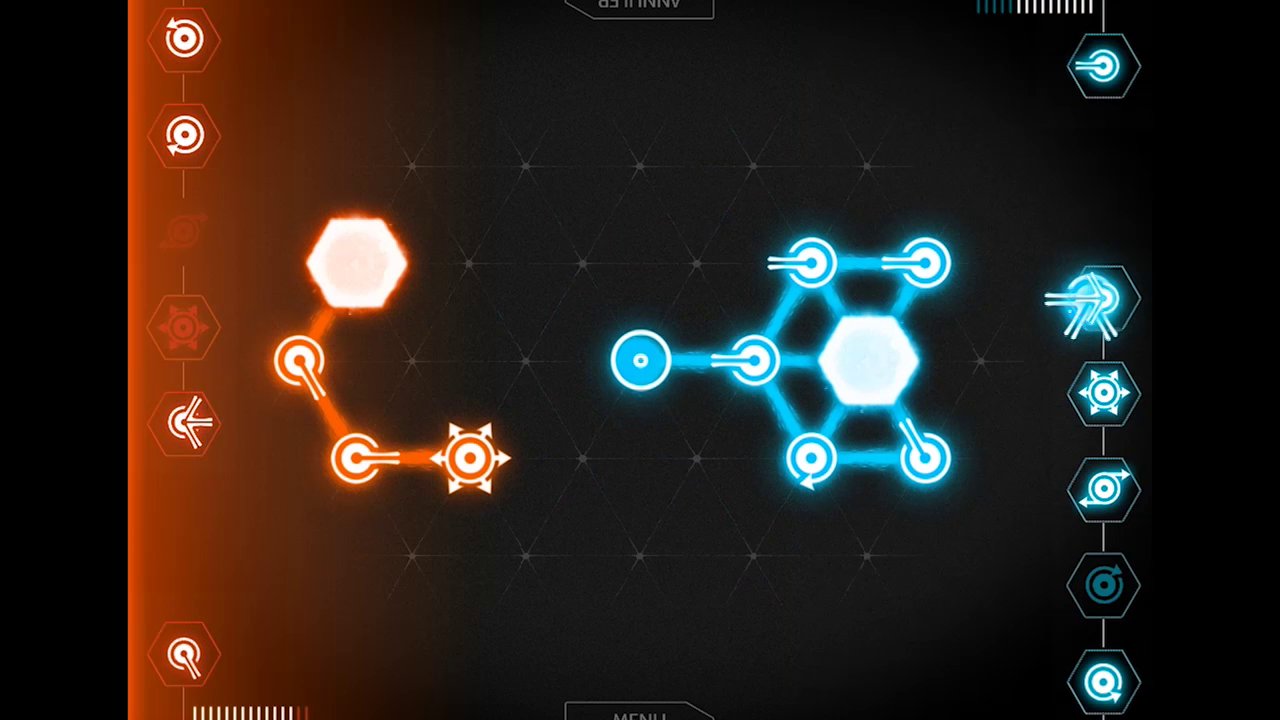Image resolution: width=1280 pixels, height=720 pixels.
Task: Select the second rotation spiral tool on orange sidebar
Action: point(184,136)
